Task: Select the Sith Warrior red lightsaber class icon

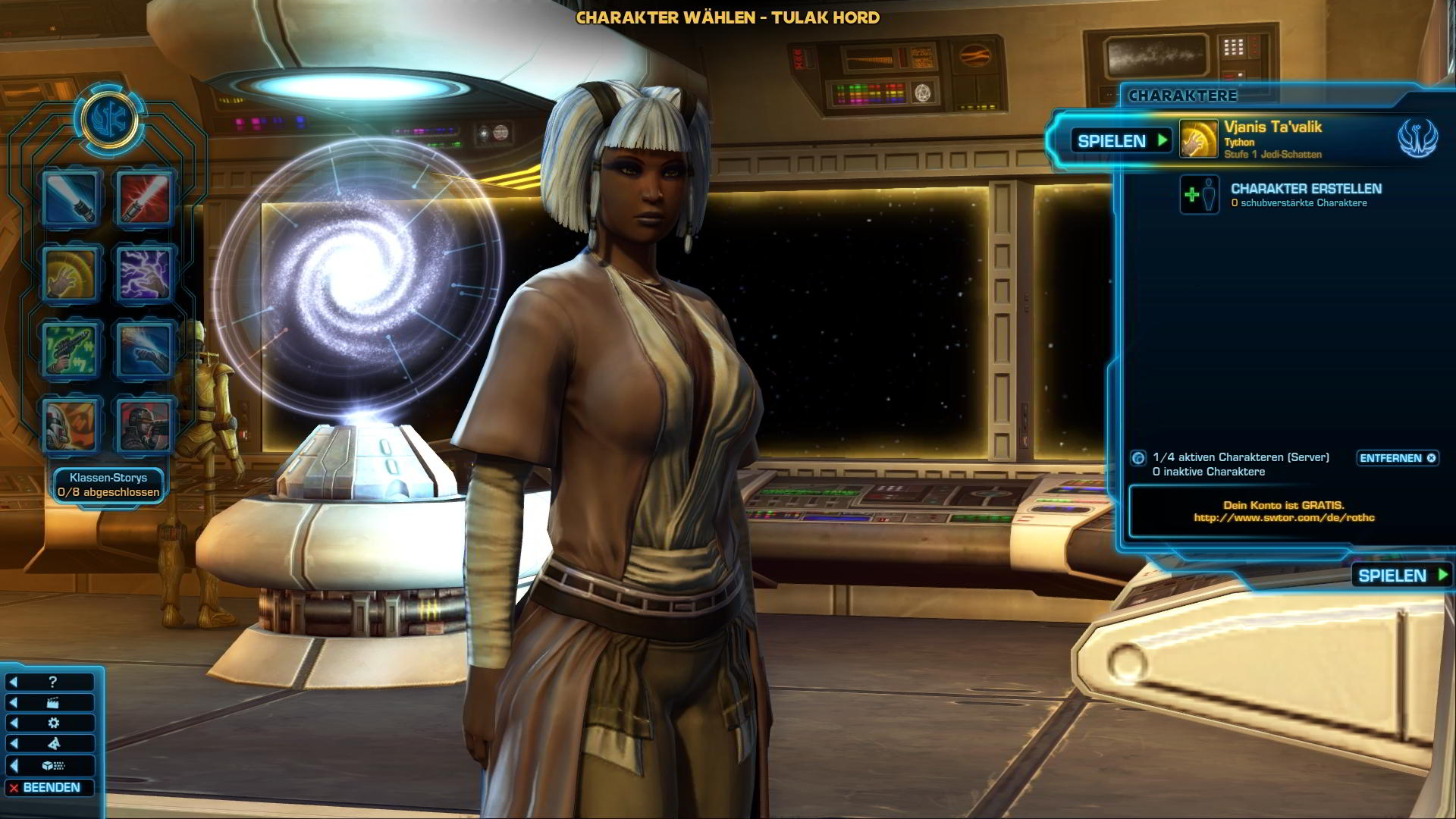Action: pyautogui.click(x=143, y=199)
